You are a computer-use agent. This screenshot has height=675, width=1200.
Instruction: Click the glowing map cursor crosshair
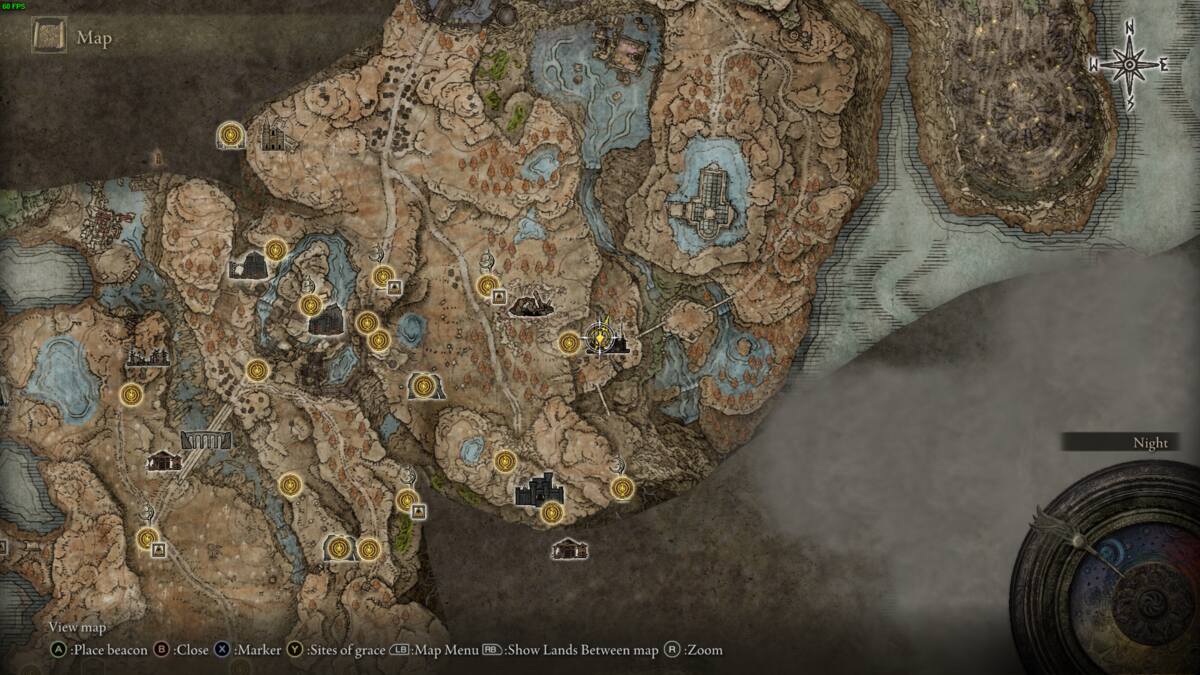599,340
